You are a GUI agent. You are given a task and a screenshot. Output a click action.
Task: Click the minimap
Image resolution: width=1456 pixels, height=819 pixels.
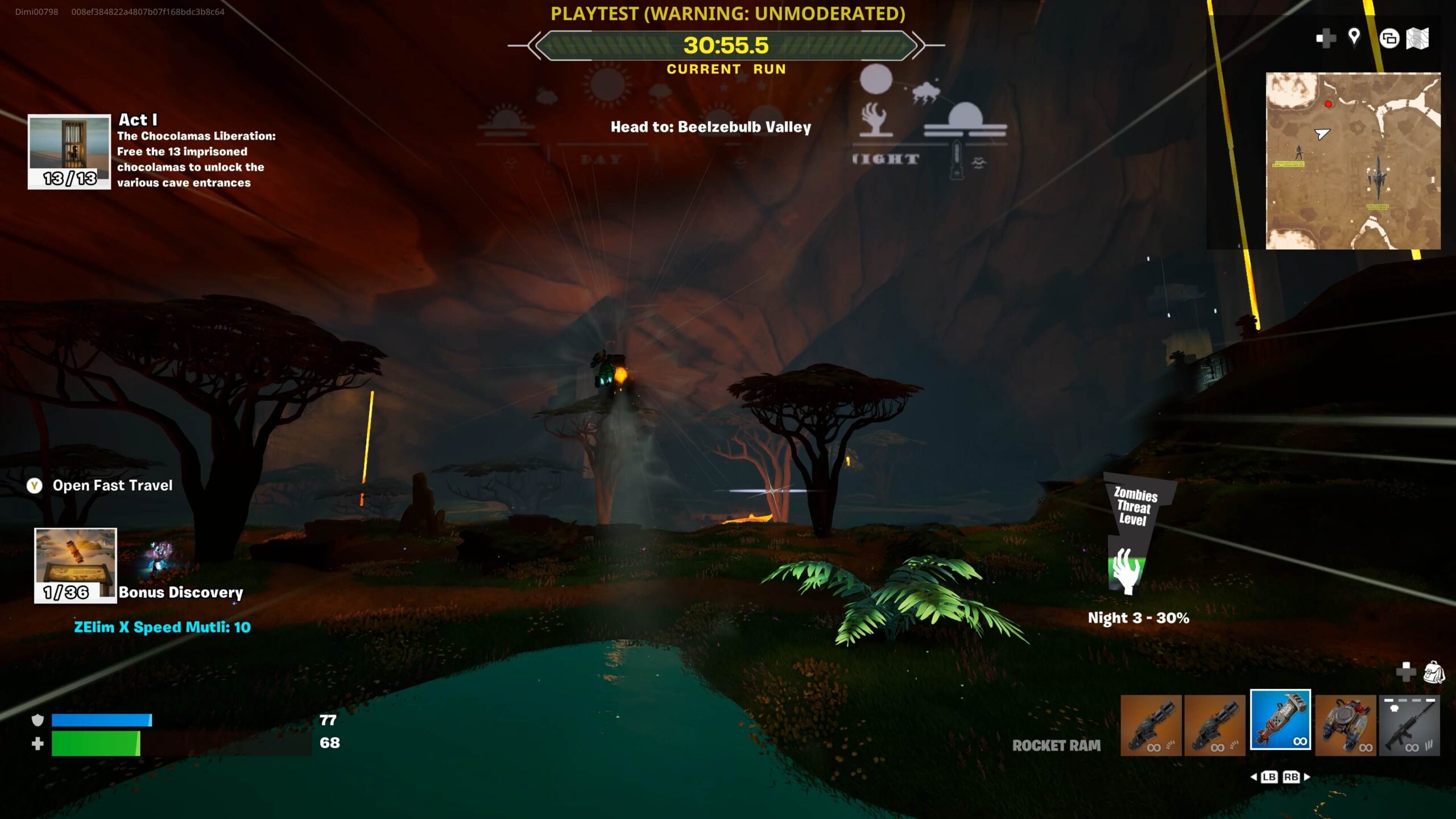(x=1353, y=161)
